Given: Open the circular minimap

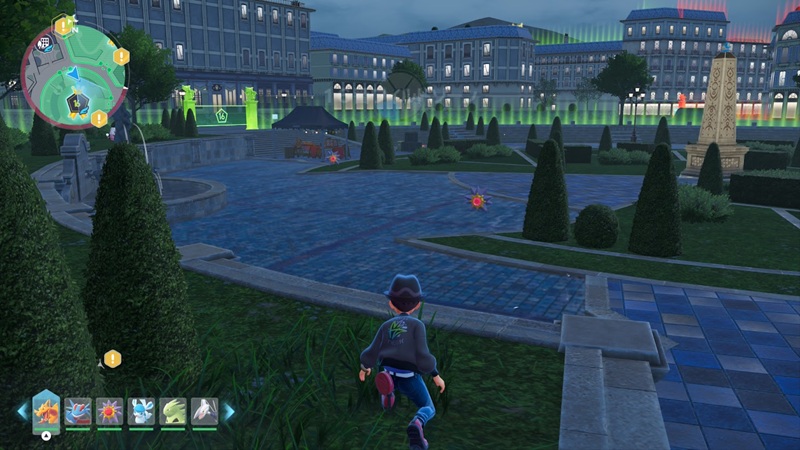Looking at the screenshot, I should (74, 76).
